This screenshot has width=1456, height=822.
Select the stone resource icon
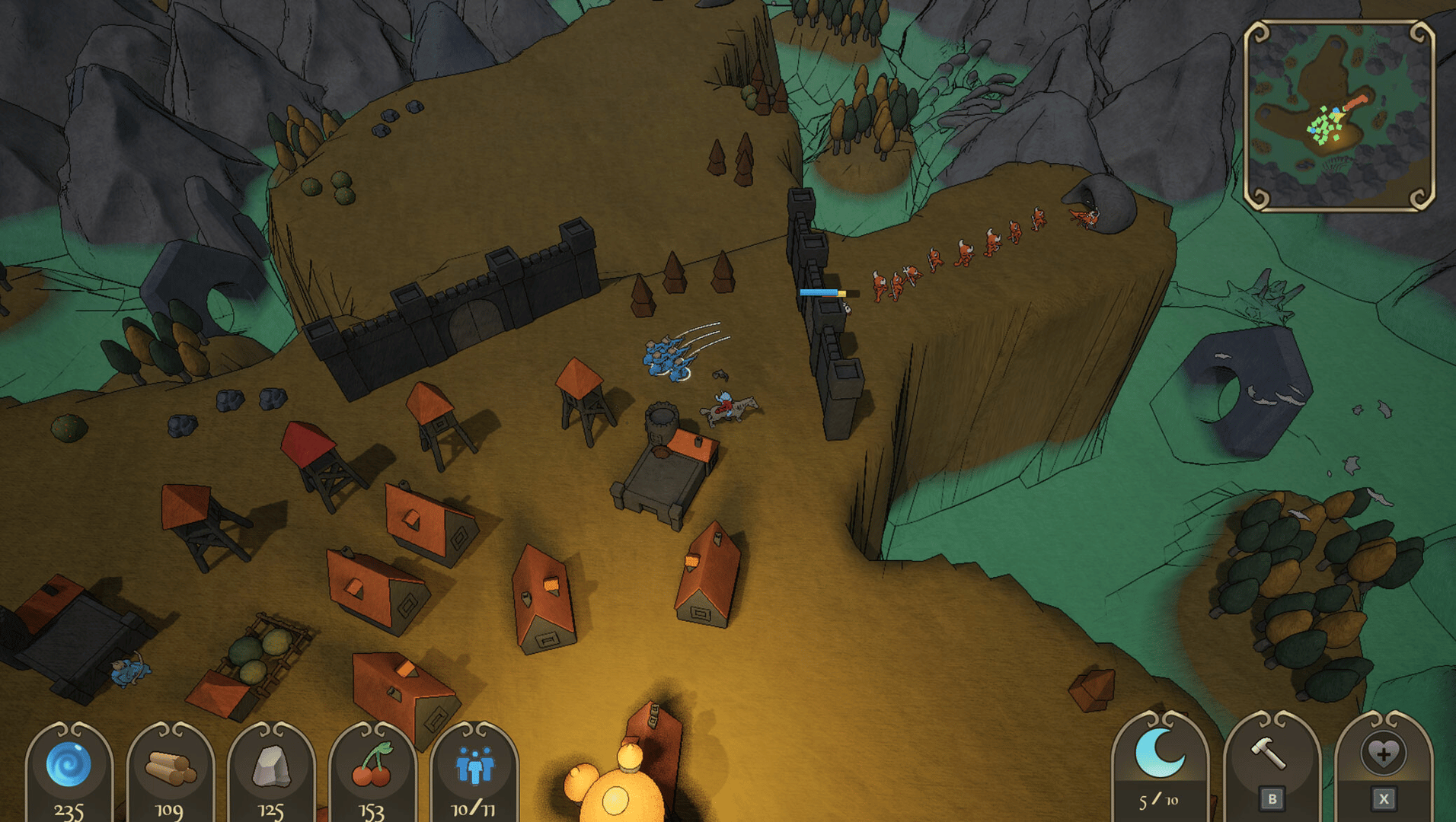pyautogui.click(x=271, y=766)
